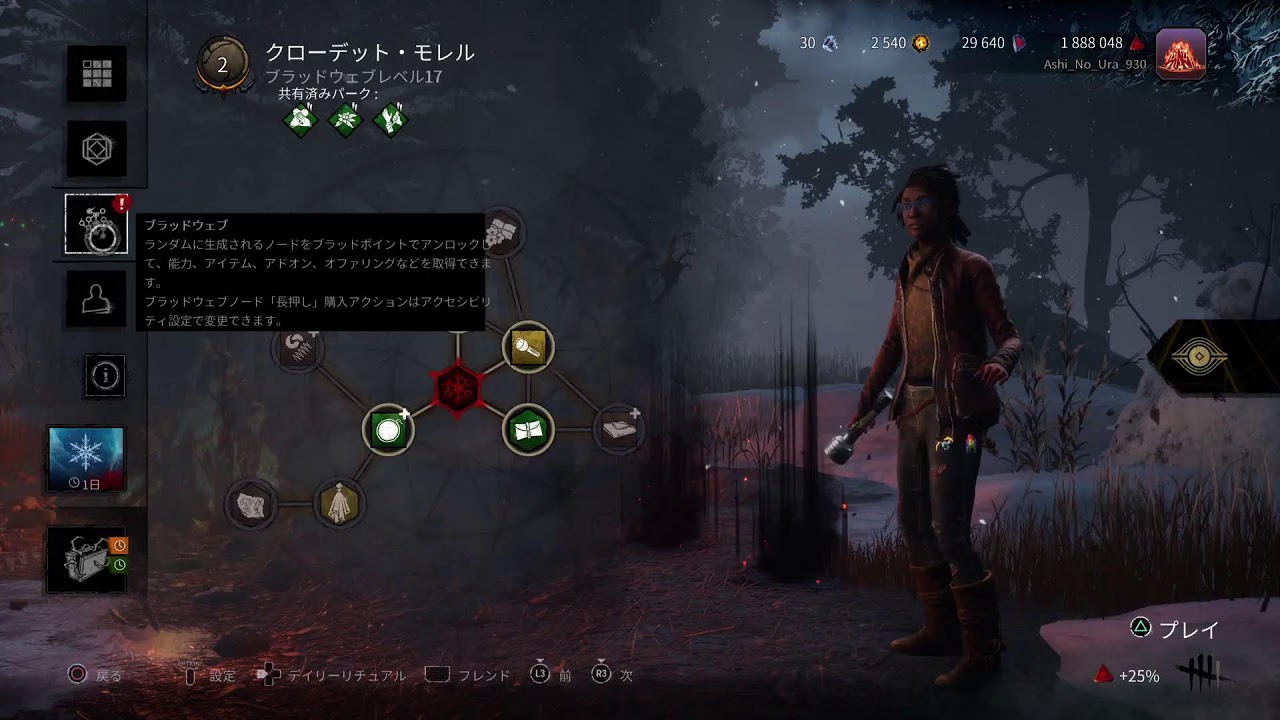The width and height of the screenshot is (1280, 720).
Task: Click the red Entity center node
Action: click(x=458, y=388)
